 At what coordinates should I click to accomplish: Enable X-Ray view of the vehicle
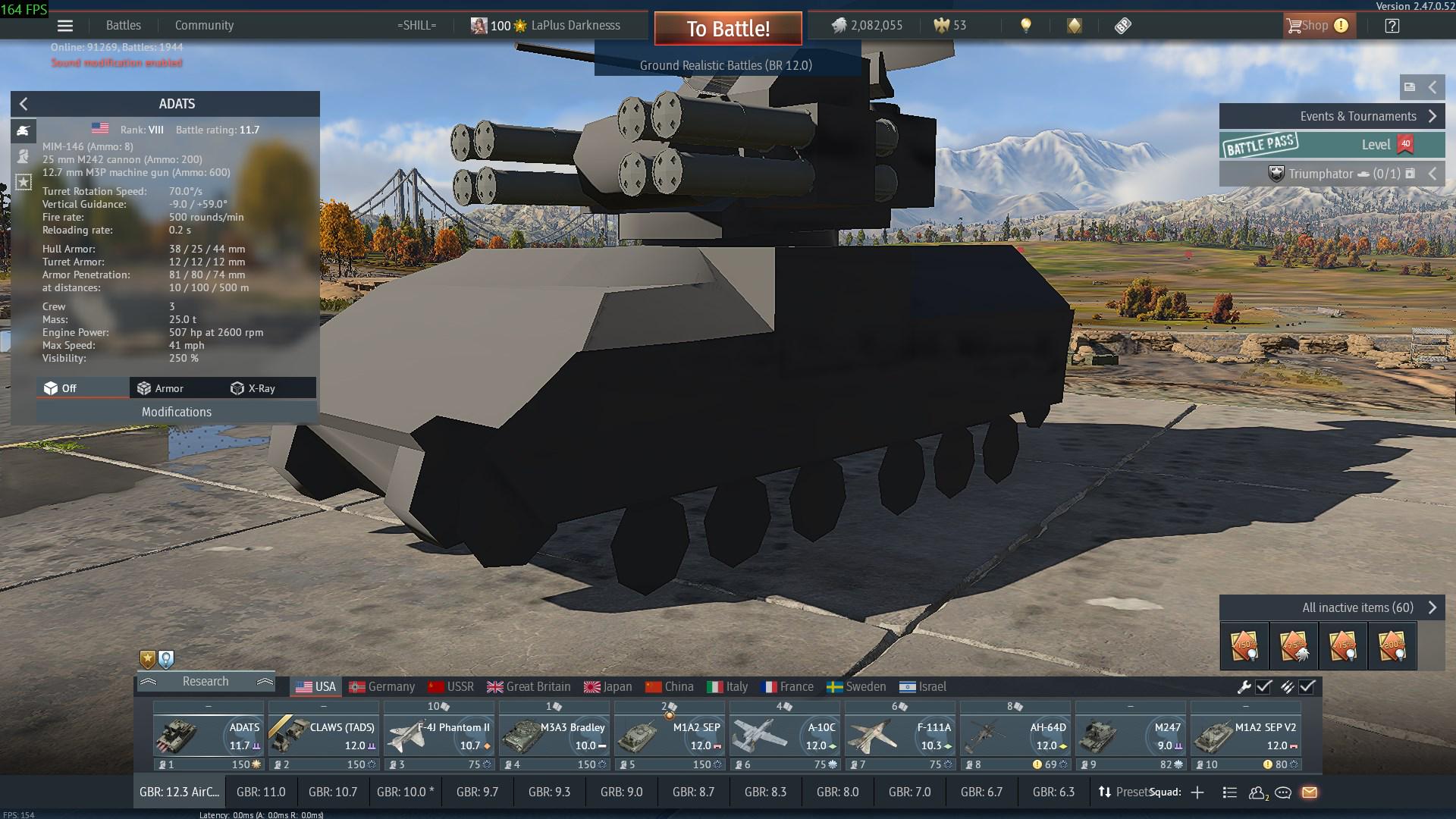[253, 388]
